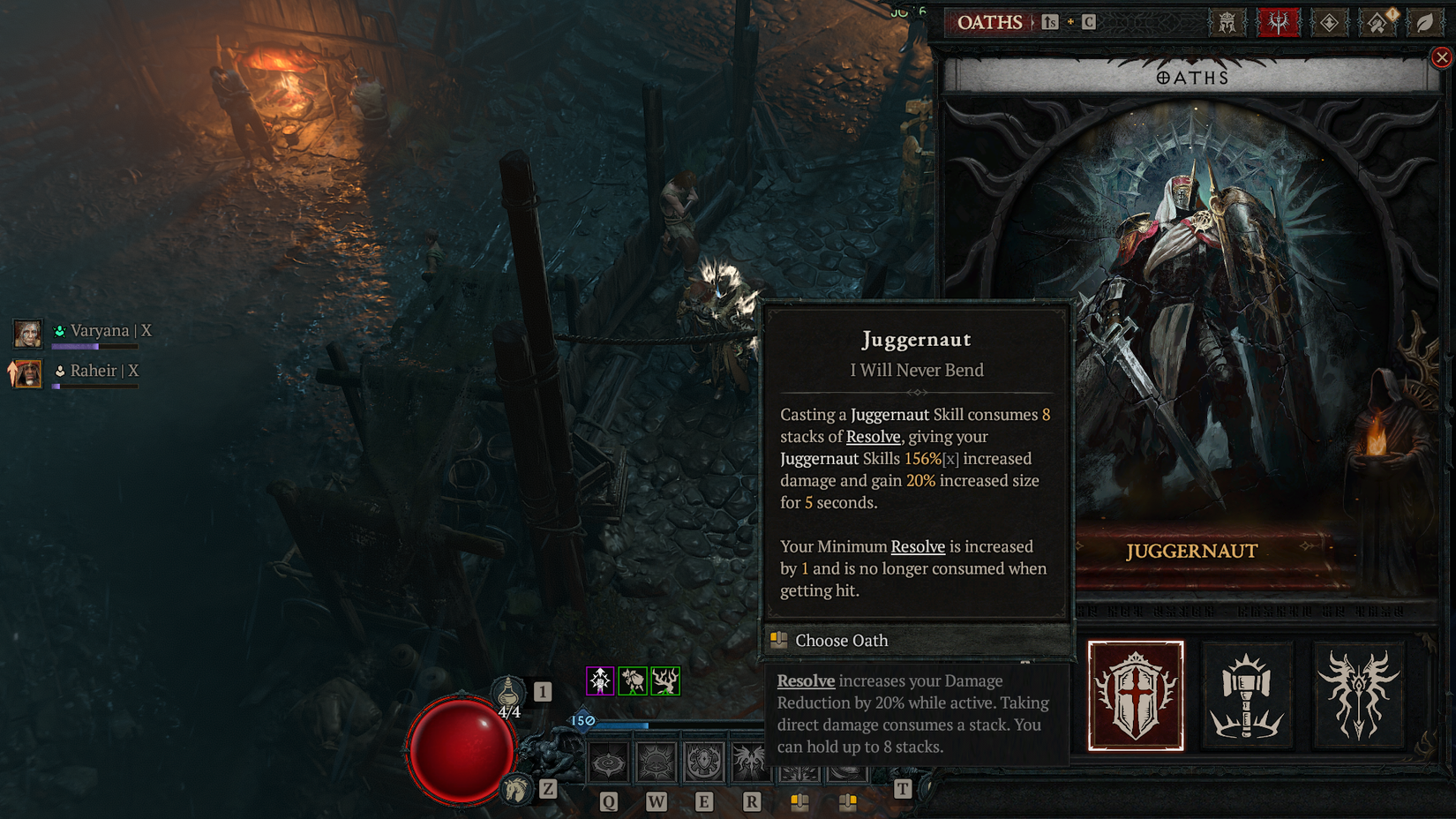Select the hammer oath emblem
This screenshot has width=1456, height=819.
click(1247, 695)
